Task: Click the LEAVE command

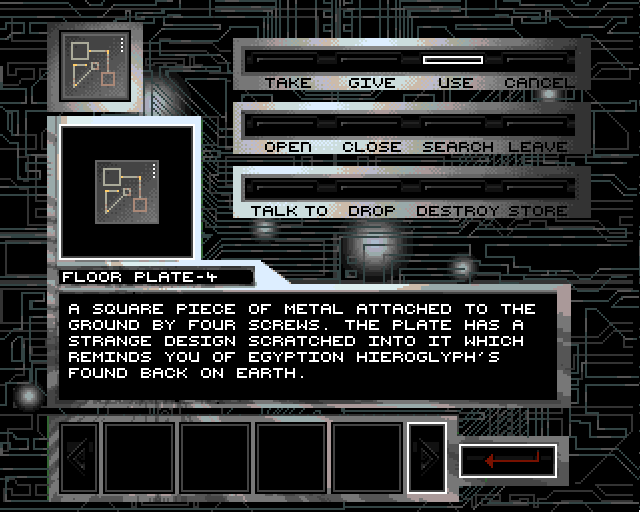Action: (x=538, y=146)
